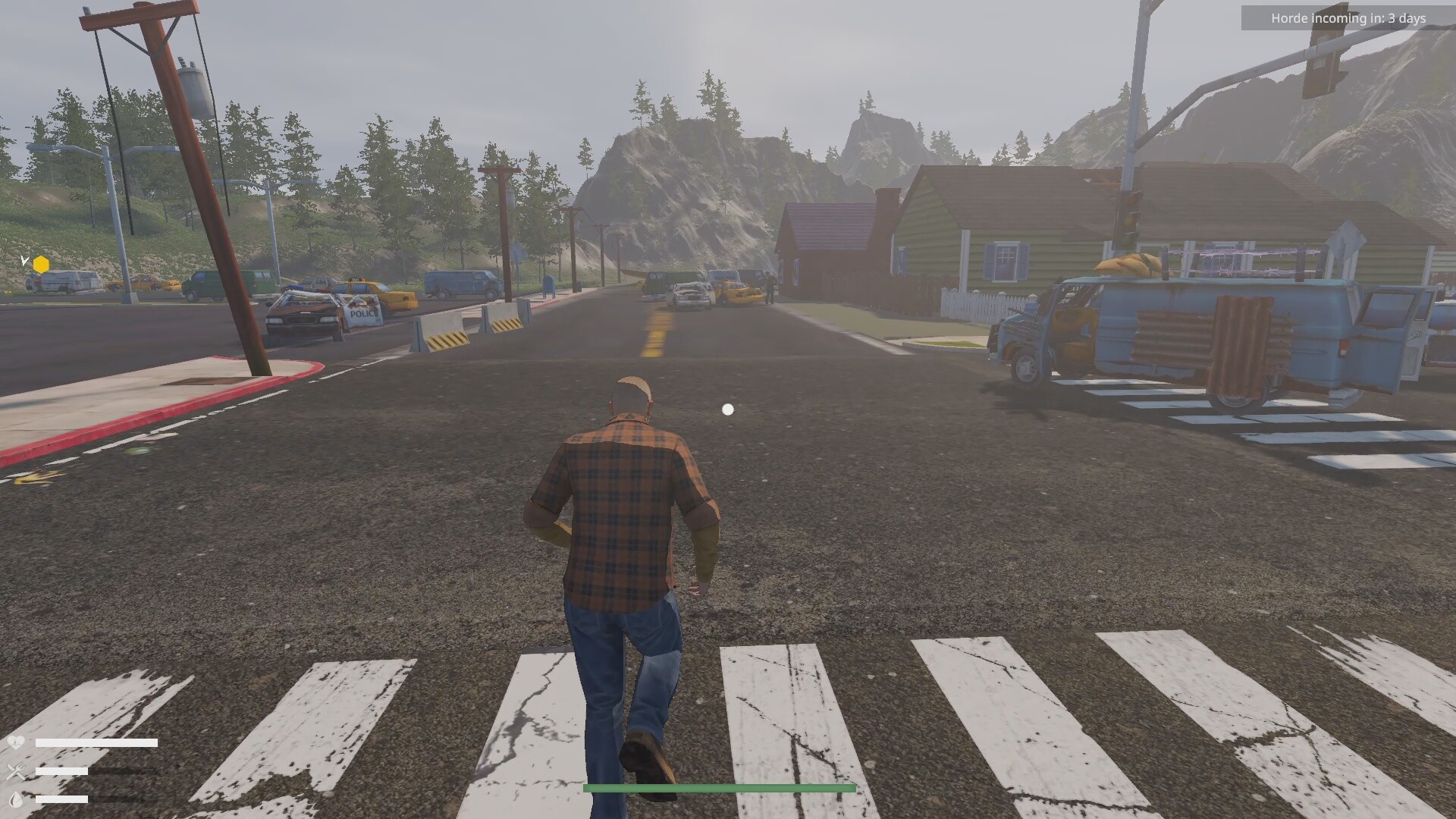Click the white compass arrow beside the waypoint
The width and height of the screenshot is (1456, 819).
(25, 261)
